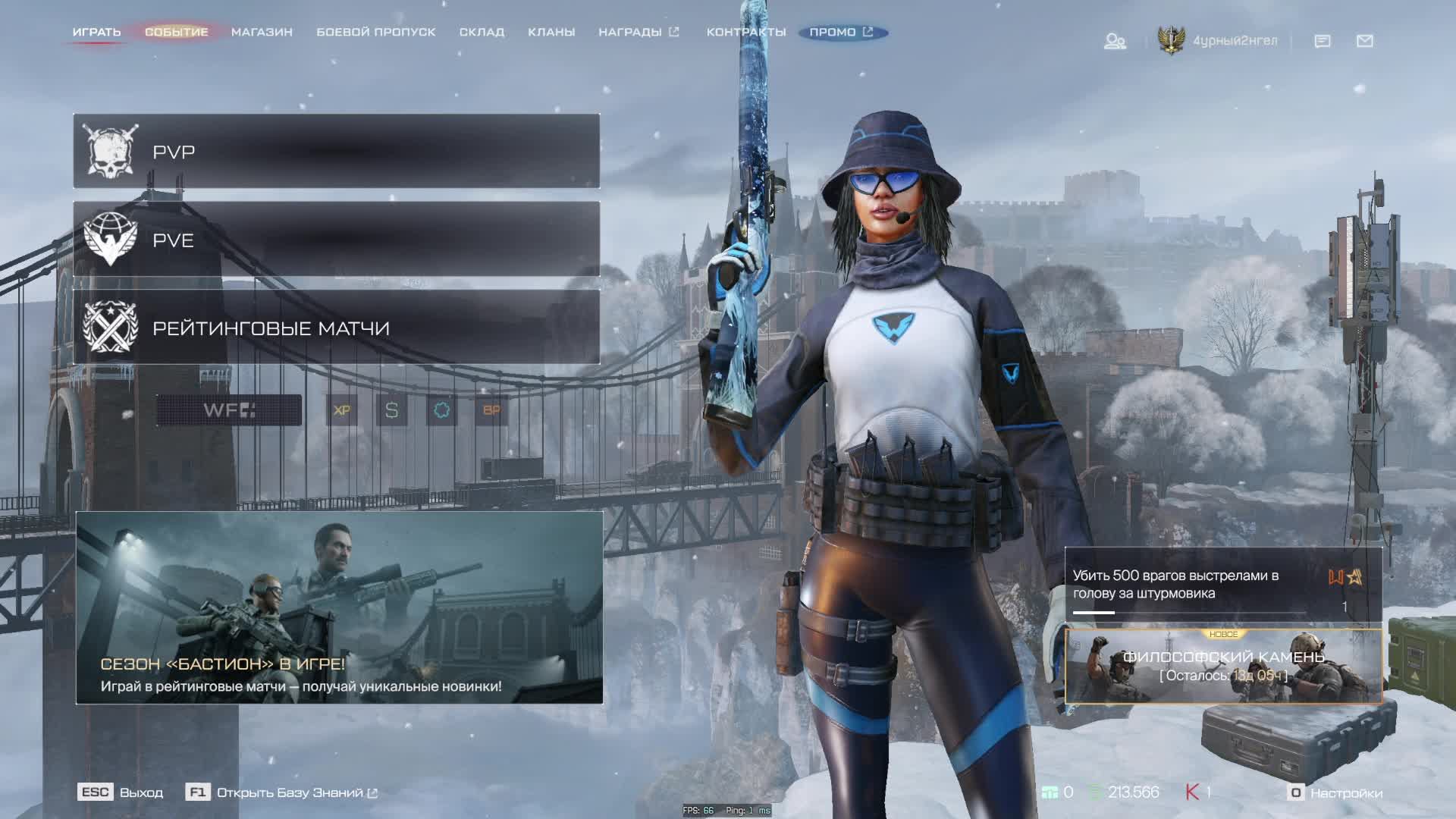
Task: Open the МАГАЗИН shop tab
Action: 262,32
